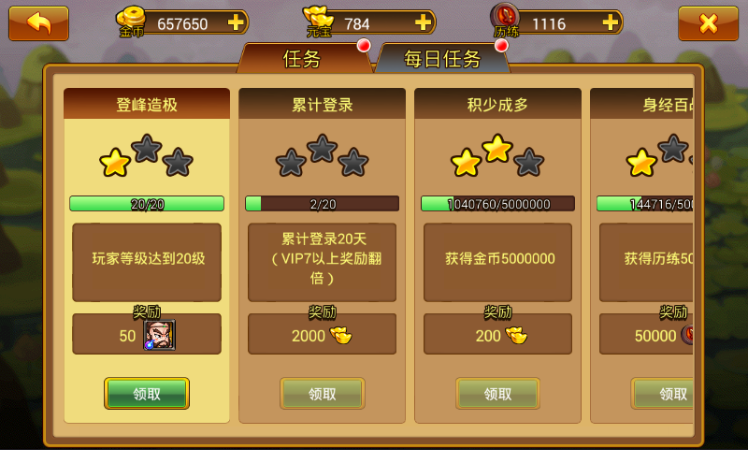Add more gold coins (金币) with plus

coord(235,22)
